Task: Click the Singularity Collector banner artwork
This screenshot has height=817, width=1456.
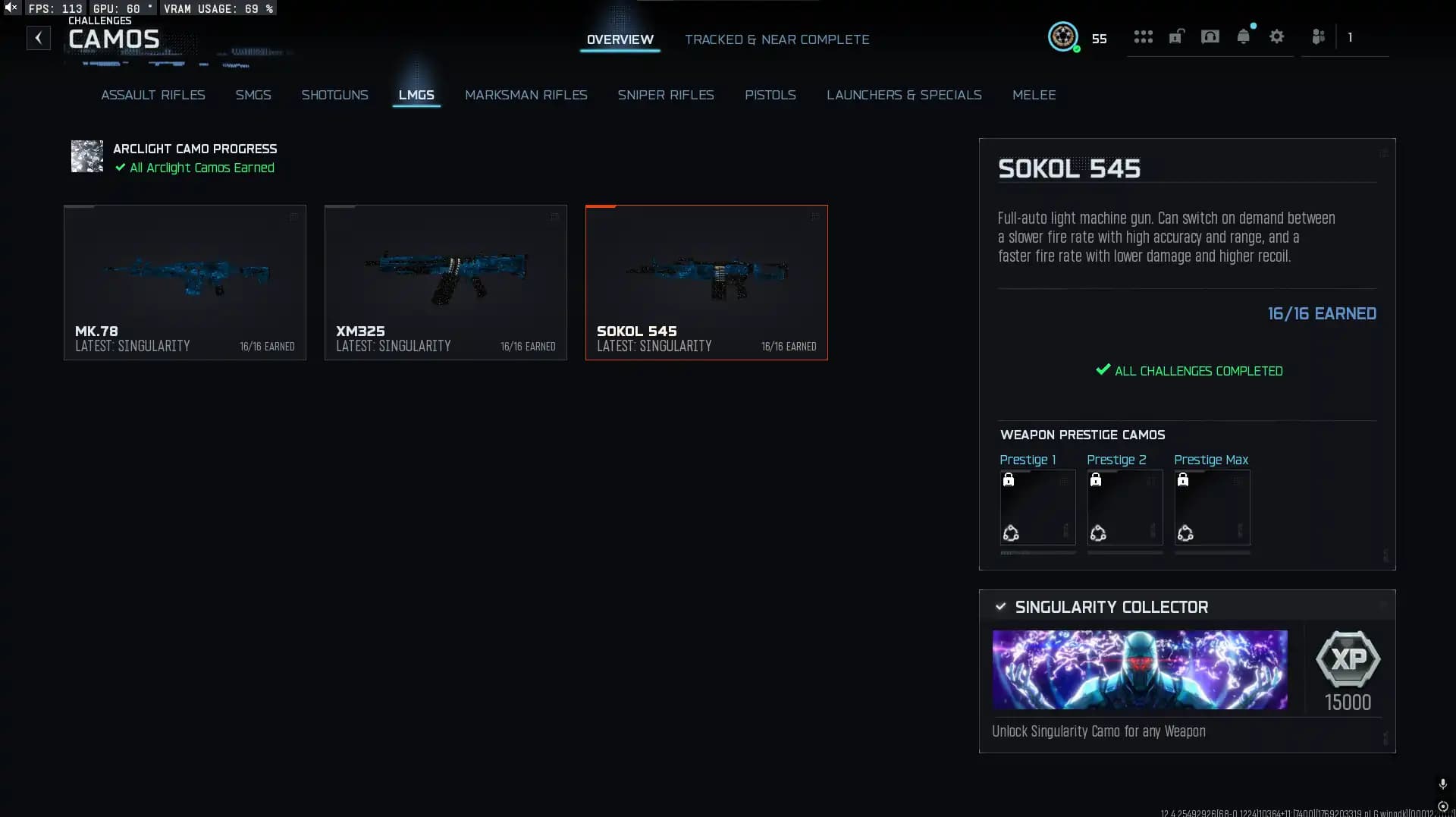Action: pyautogui.click(x=1140, y=669)
